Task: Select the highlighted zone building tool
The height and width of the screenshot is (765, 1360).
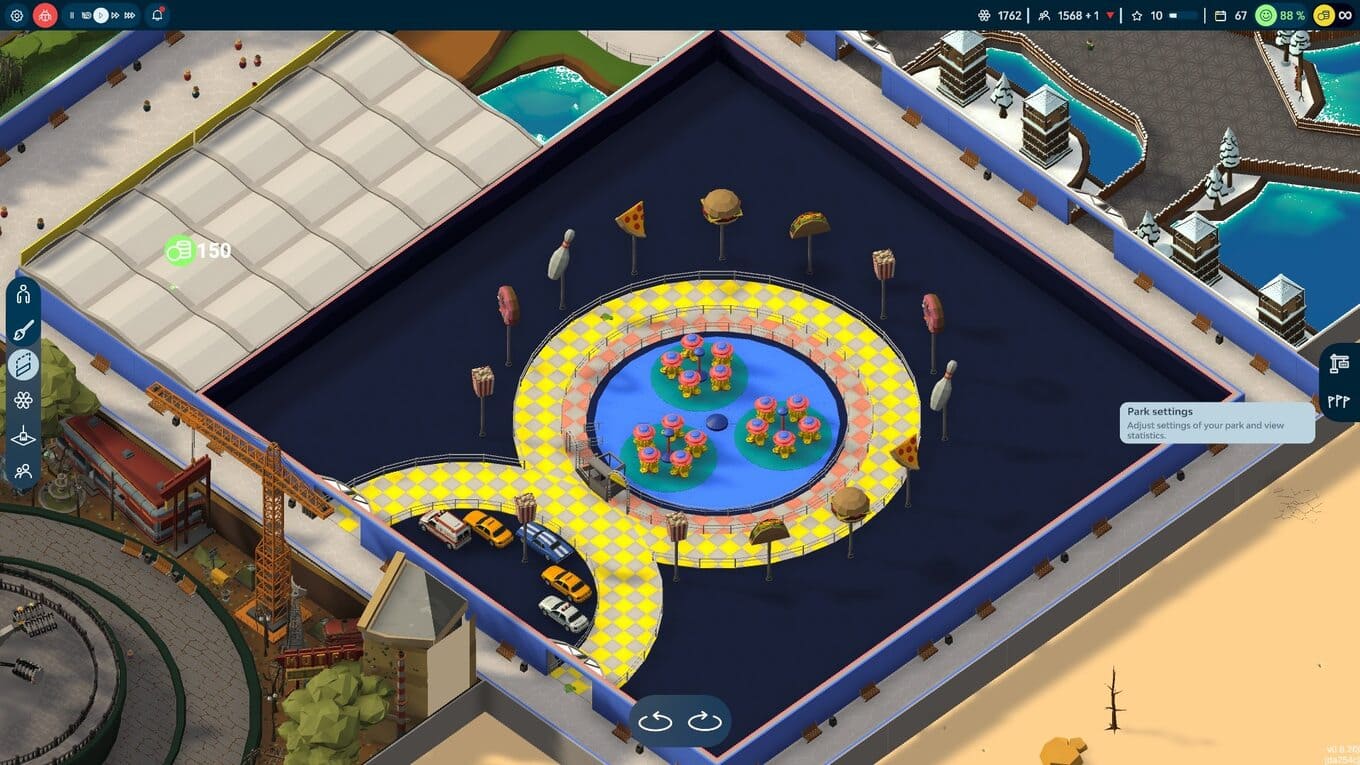Action: pos(24,365)
